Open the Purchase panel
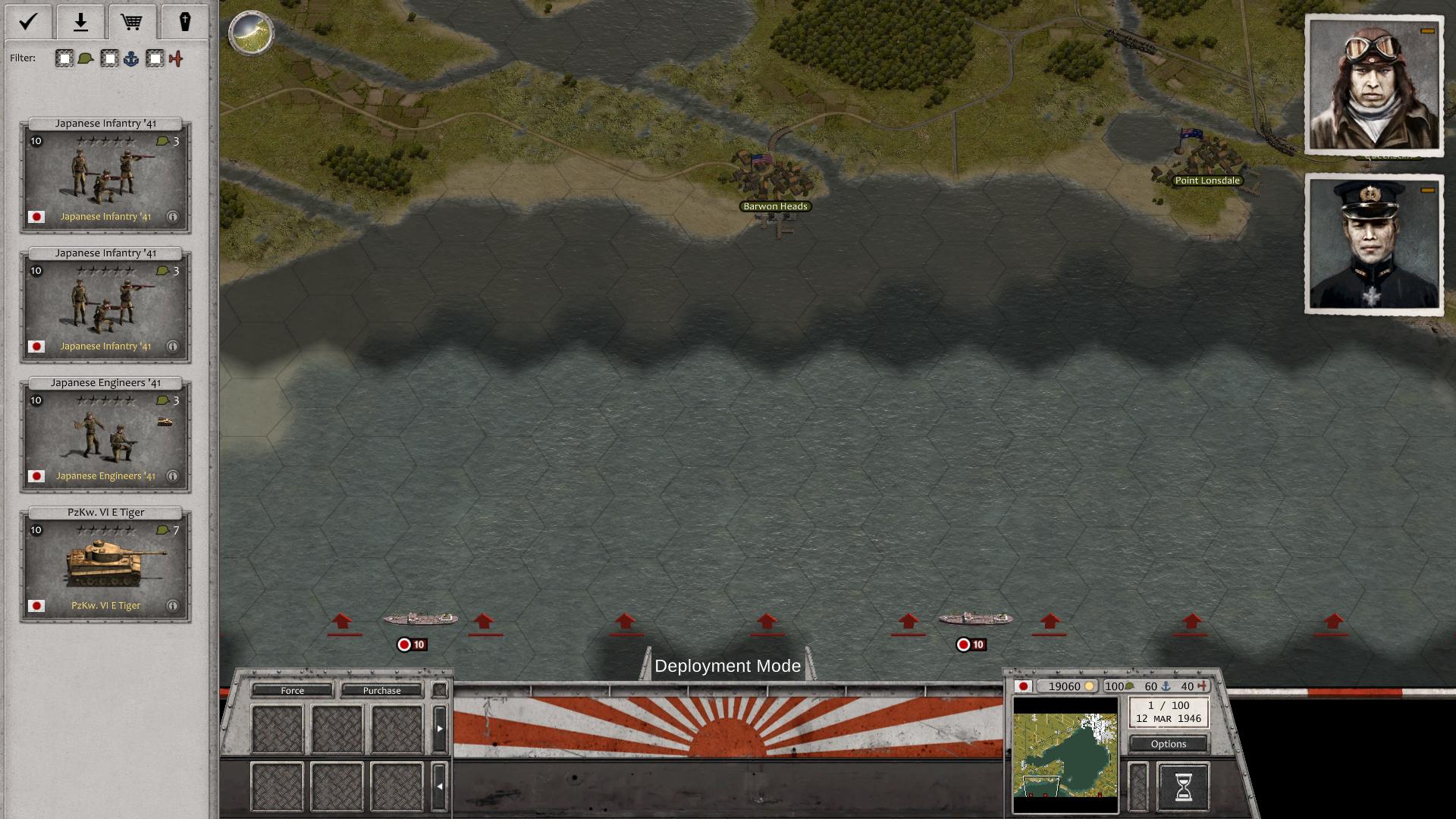Image resolution: width=1456 pixels, height=819 pixels. [x=381, y=691]
